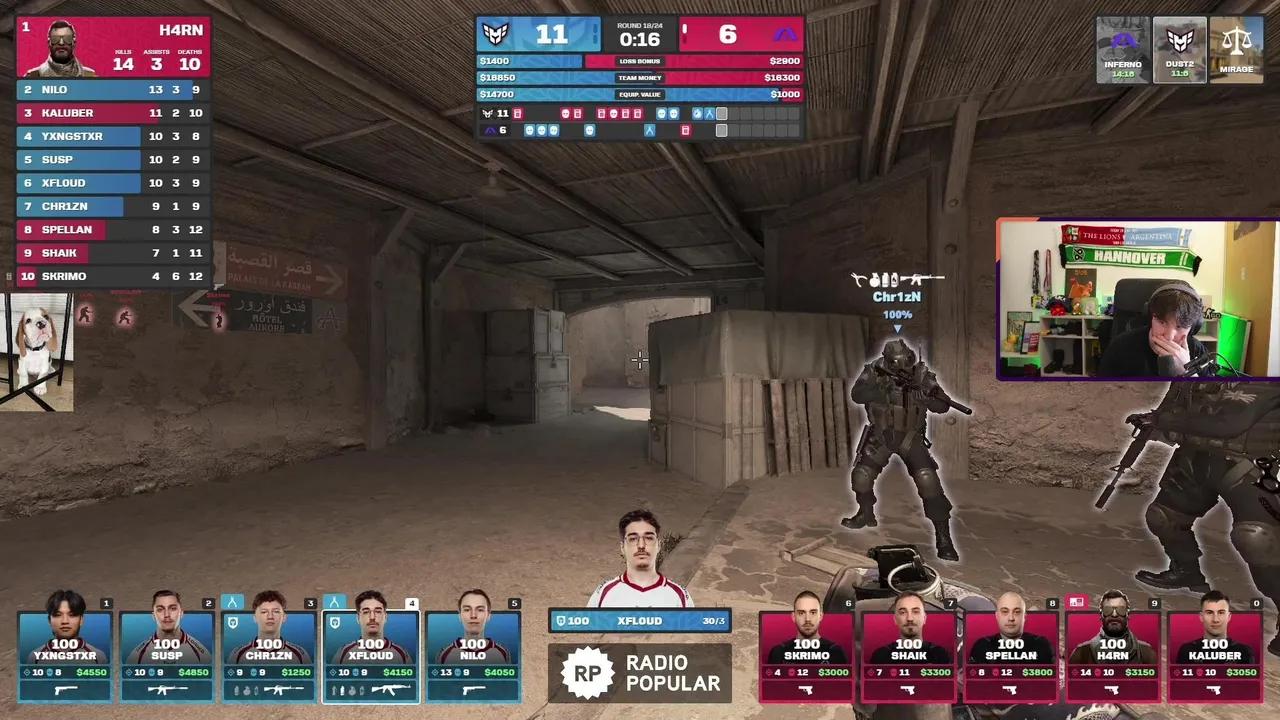Viewport: 1280px width, 720px height.
Task: Choose the Mirage map tile
Action: [1237, 49]
